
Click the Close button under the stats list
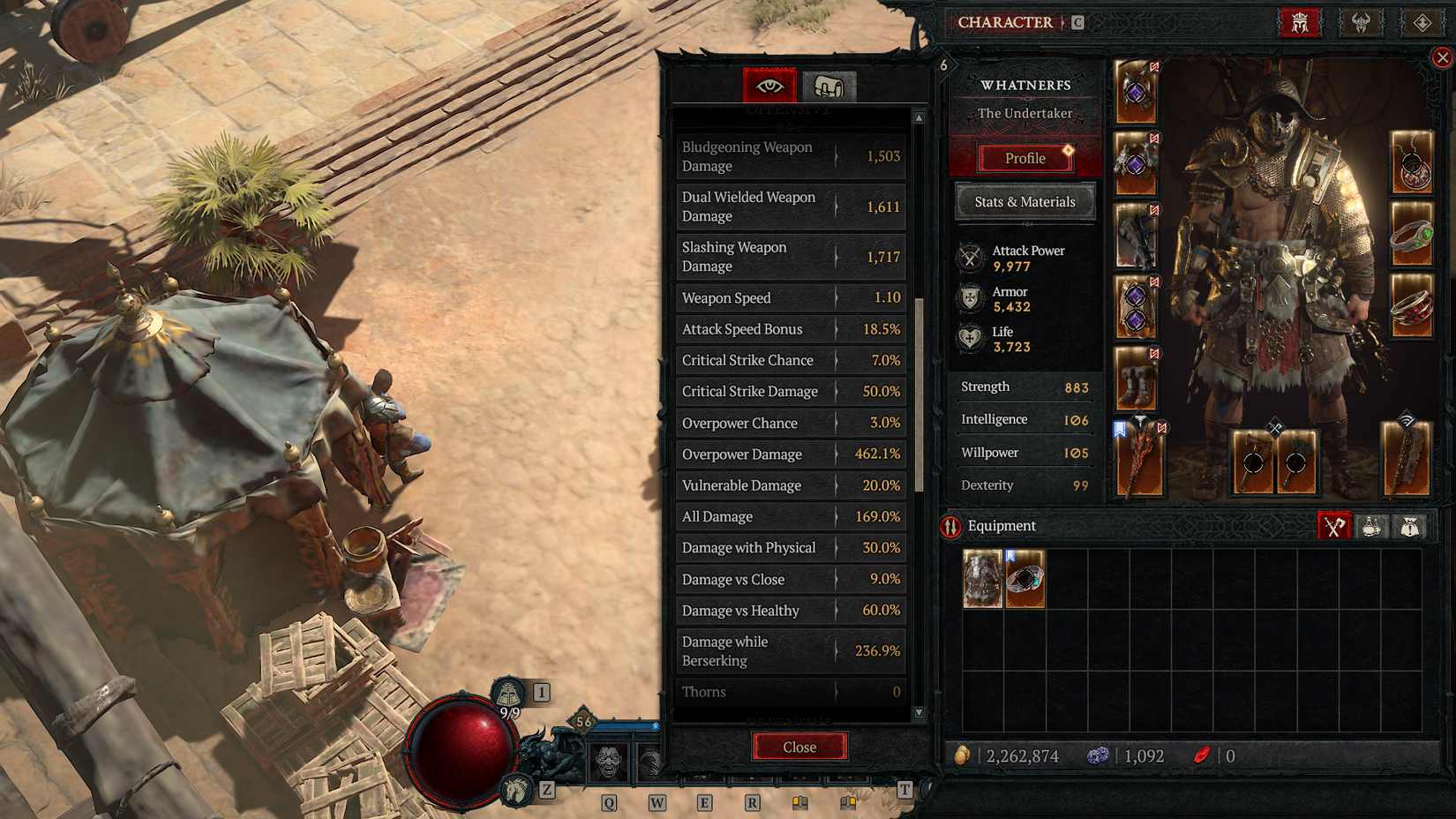click(x=800, y=747)
